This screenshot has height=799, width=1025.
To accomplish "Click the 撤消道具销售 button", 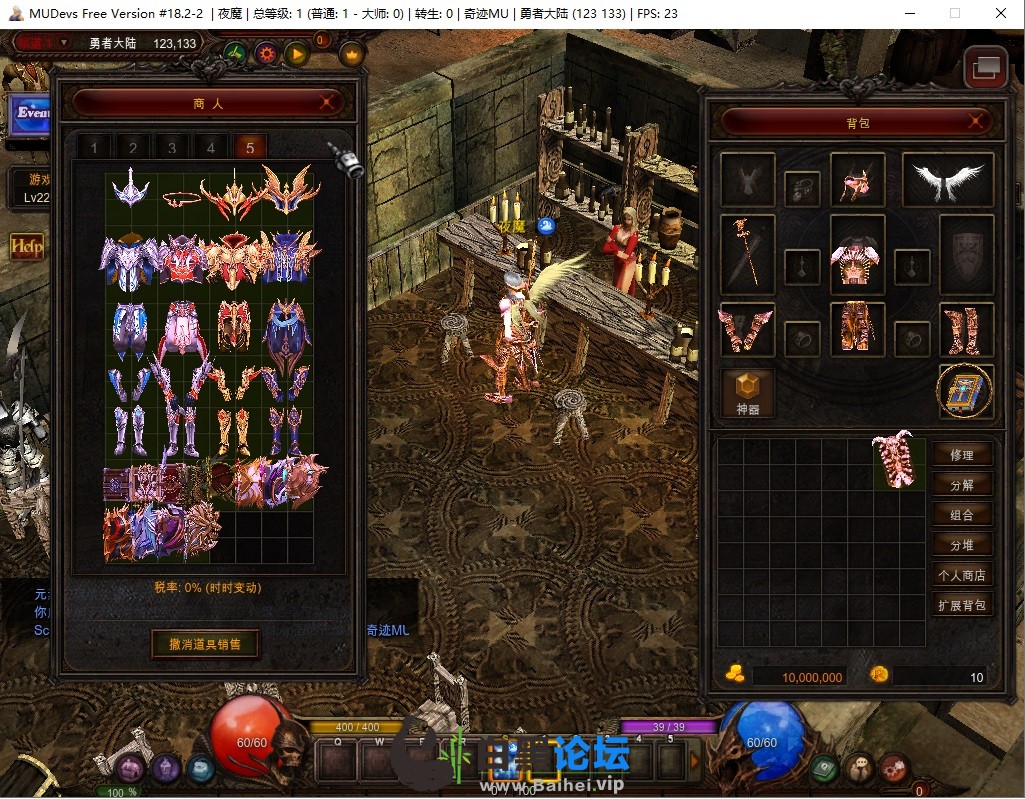I will 205,643.
